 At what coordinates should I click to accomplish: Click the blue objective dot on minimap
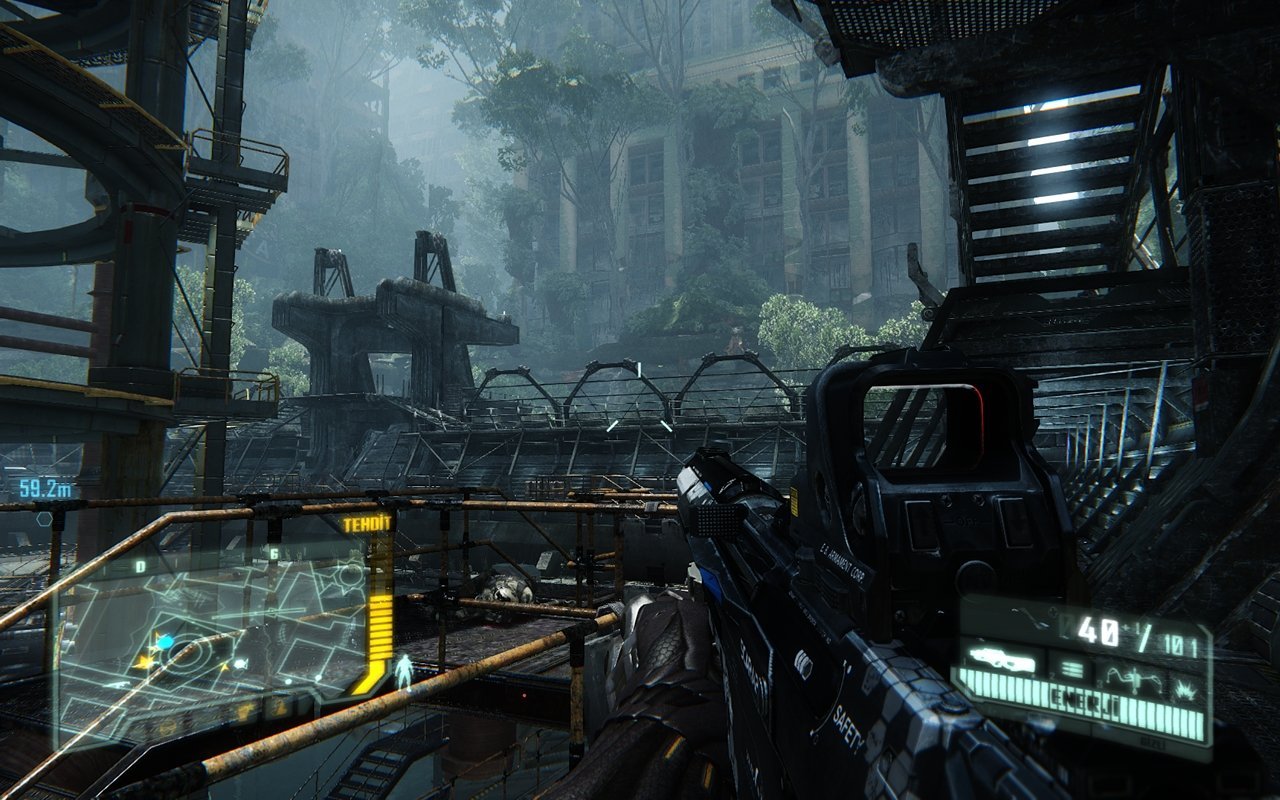pyautogui.click(x=165, y=641)
